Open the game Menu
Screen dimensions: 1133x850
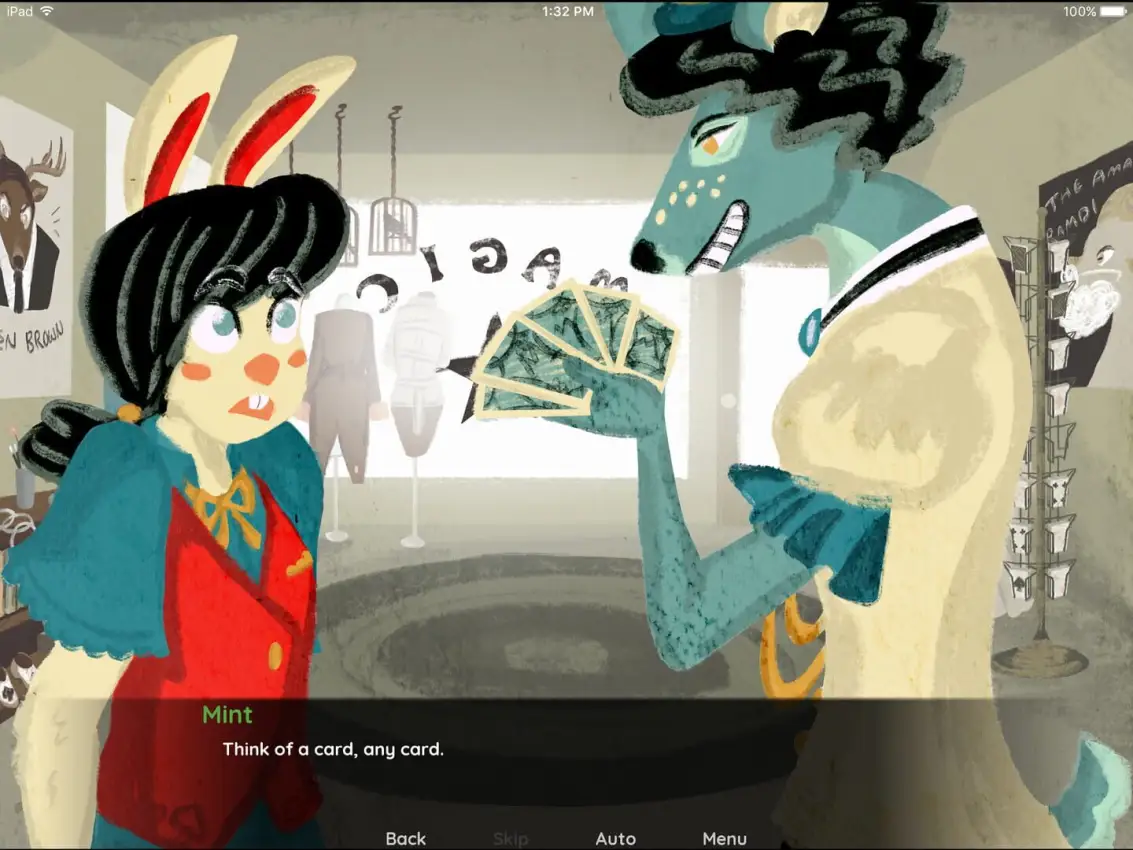[x=724, y=838]
